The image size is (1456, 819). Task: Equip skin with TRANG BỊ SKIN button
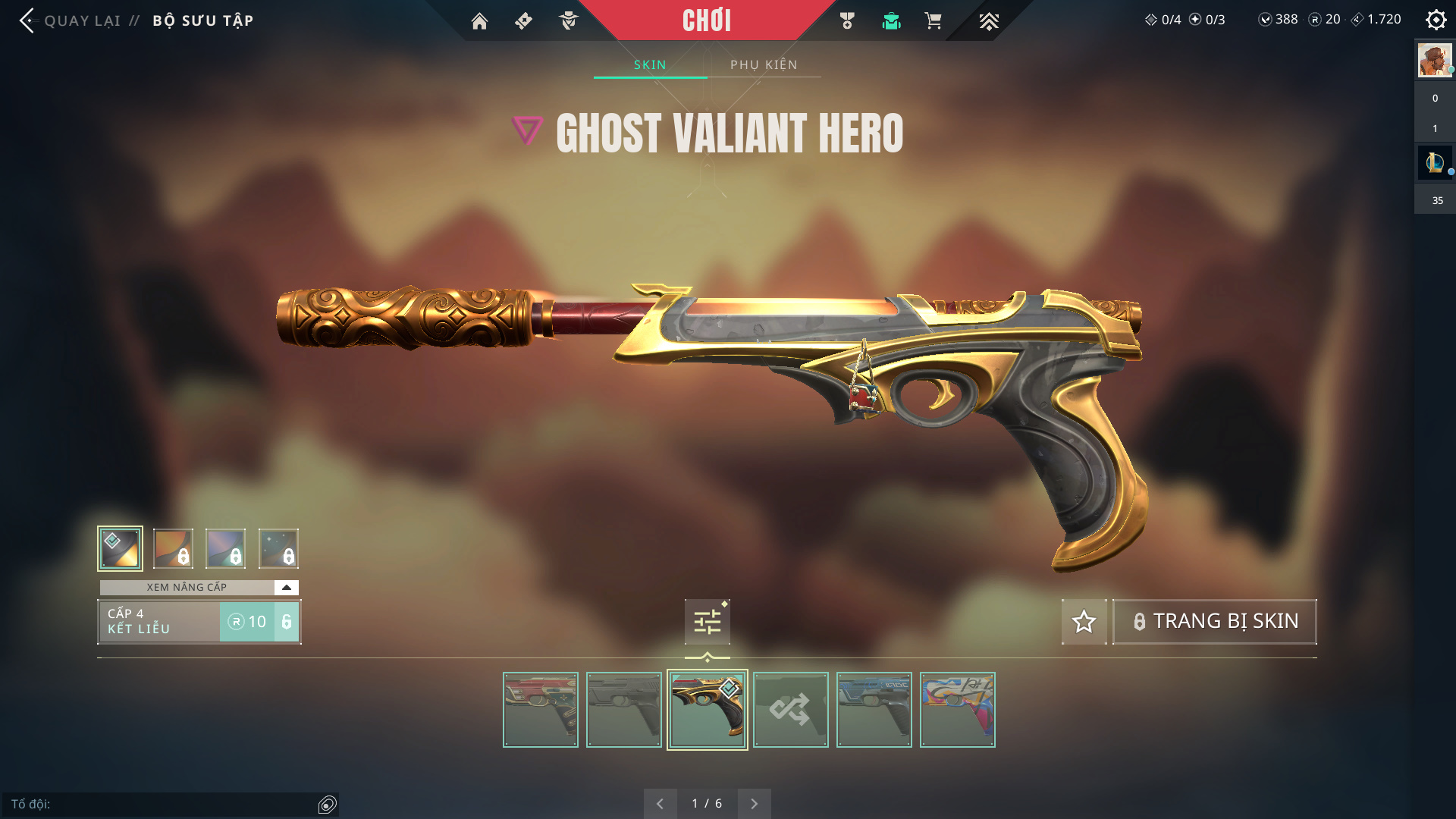[x=1214, y=621]
